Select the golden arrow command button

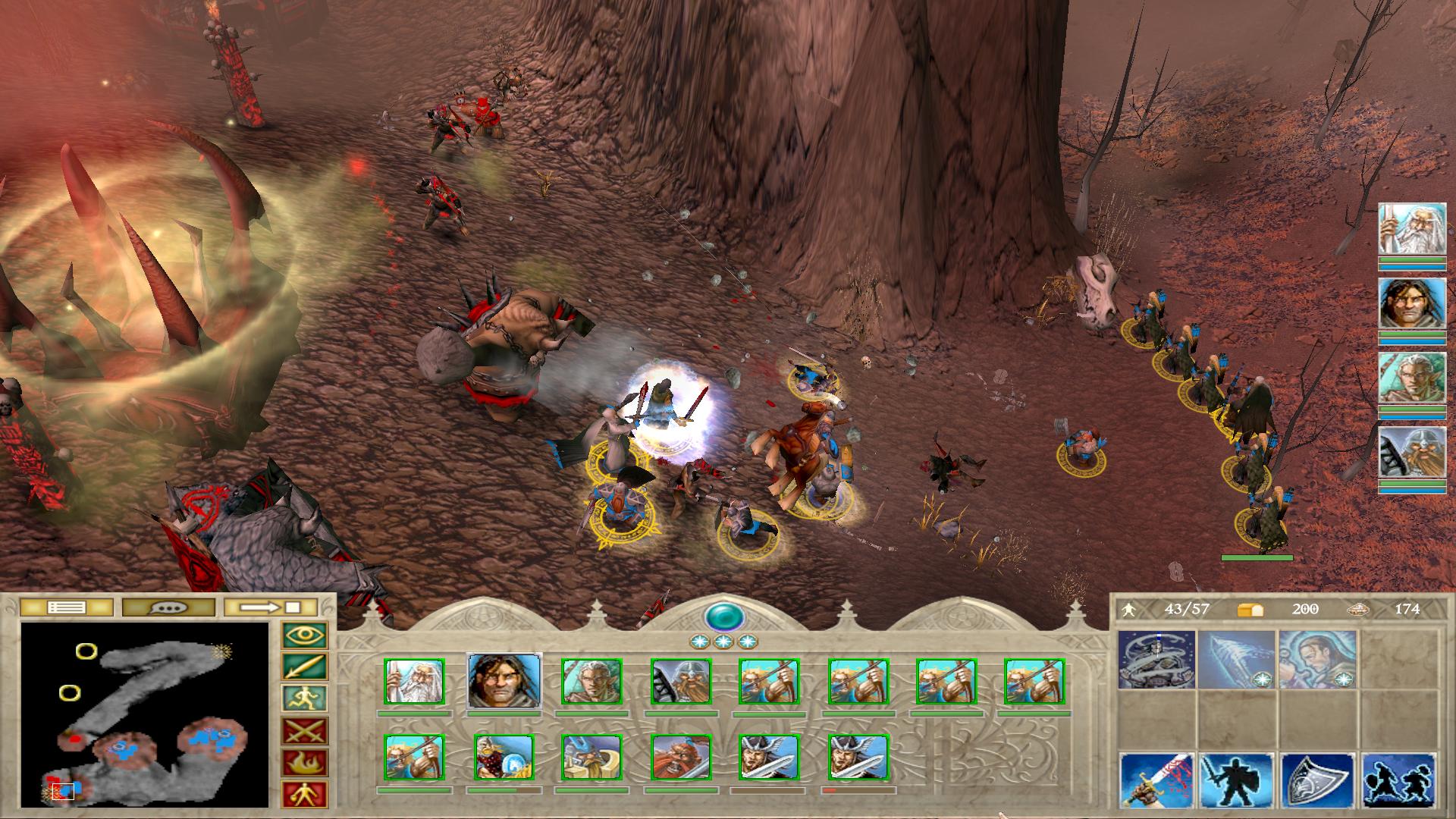[305, 667]
